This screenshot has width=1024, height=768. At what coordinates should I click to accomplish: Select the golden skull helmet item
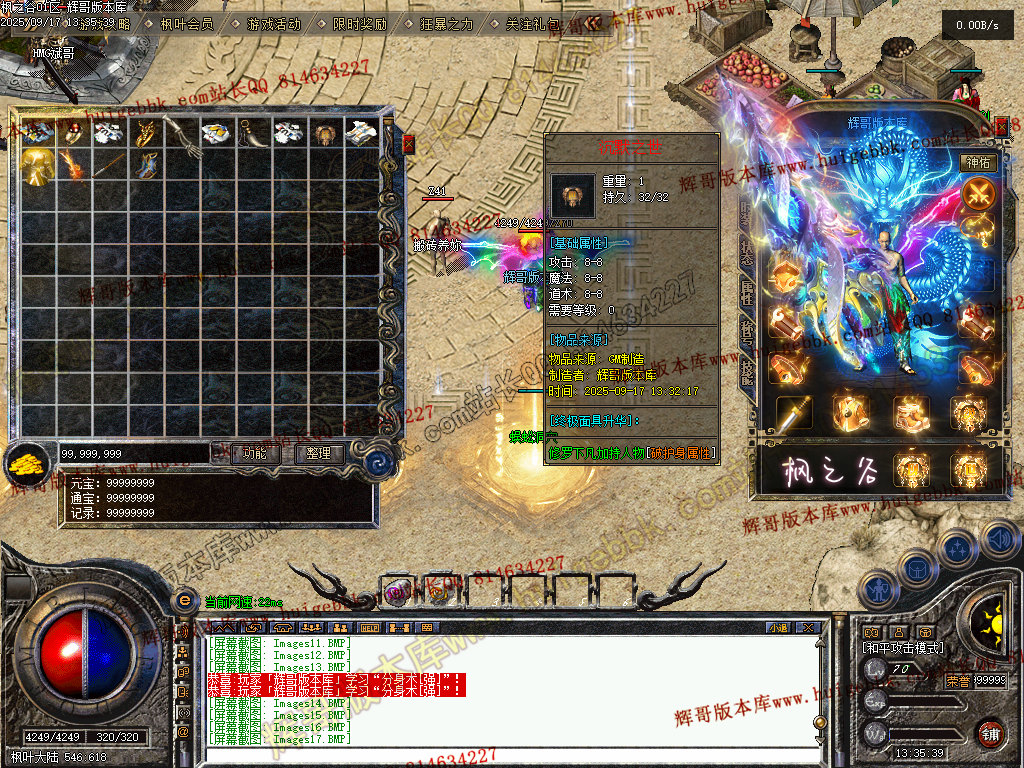[x=37, y=166]
